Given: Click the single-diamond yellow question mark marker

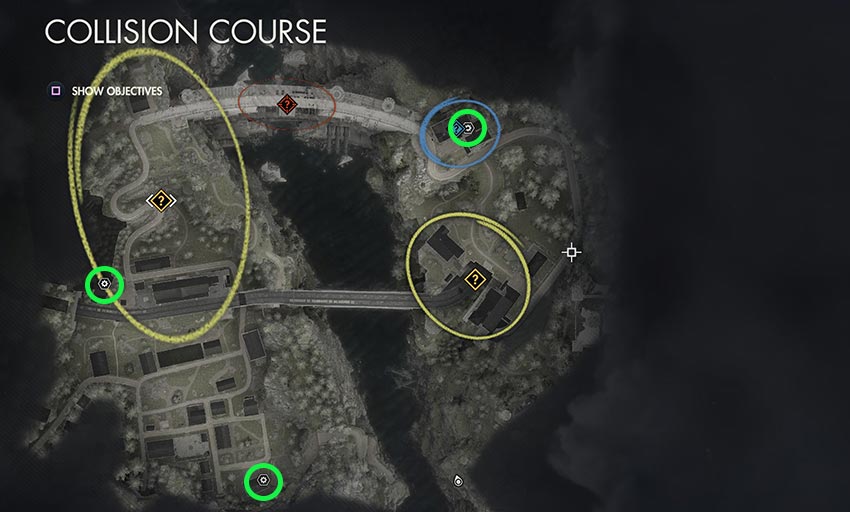Looking at the screenshot, I should pos(474,279).
